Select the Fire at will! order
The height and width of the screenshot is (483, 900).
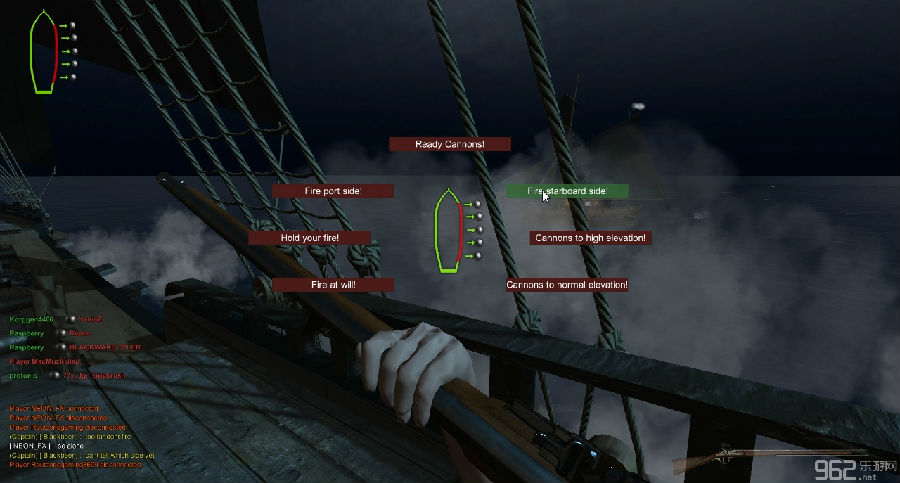point(332,285)
